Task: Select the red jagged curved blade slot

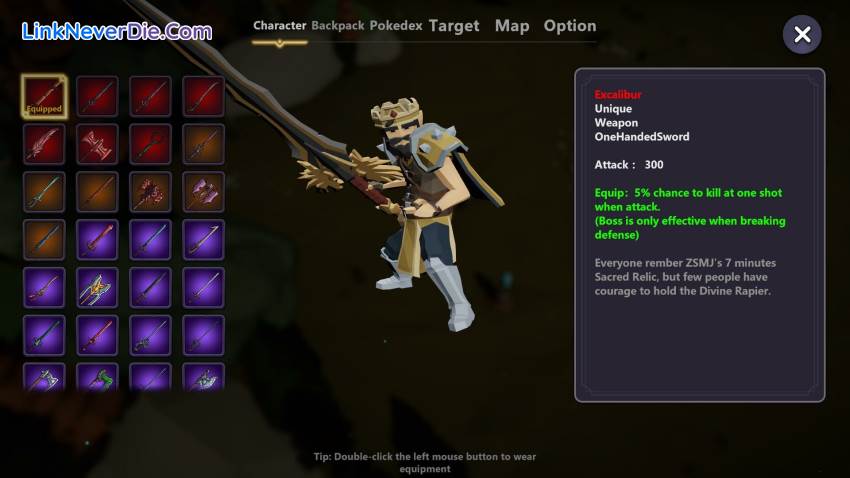Action: coord(44,144)
